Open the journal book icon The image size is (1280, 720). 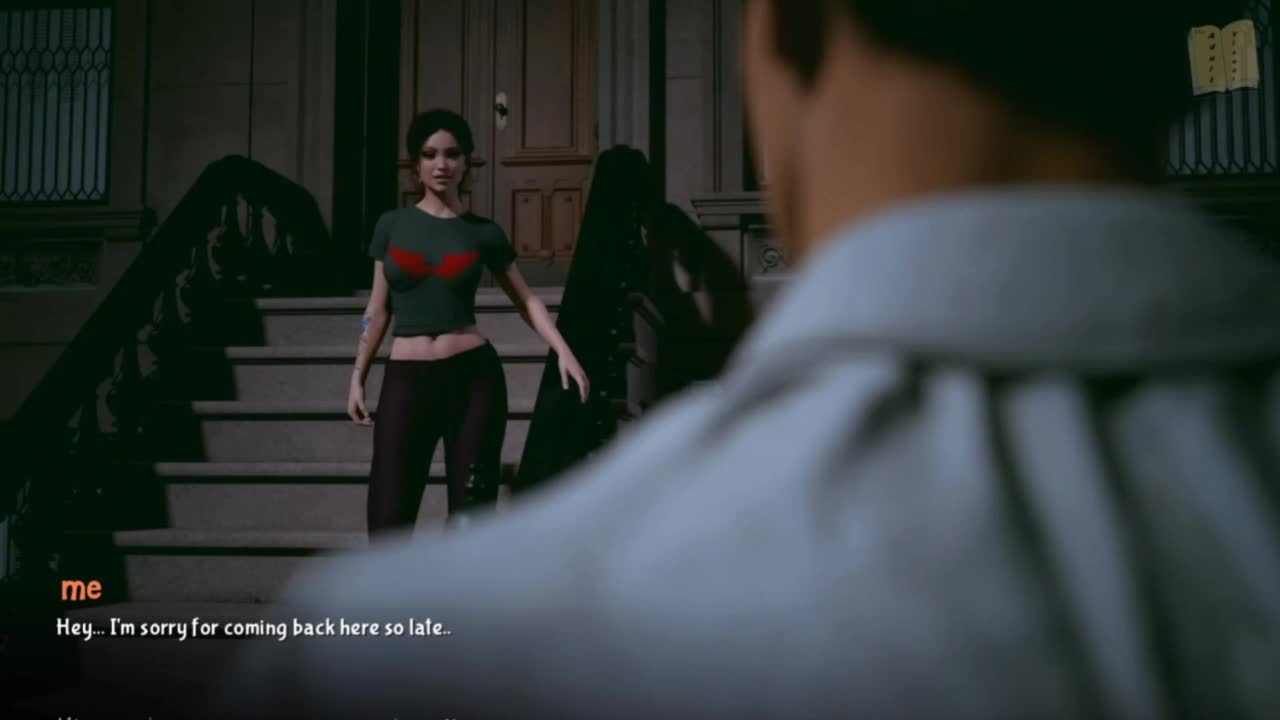point(1223,57)
